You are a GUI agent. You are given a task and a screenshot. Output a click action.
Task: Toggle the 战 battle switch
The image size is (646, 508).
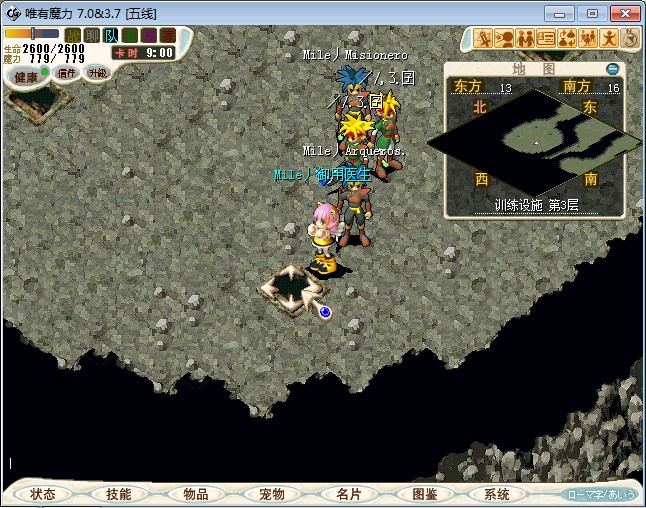(x=73, y=35)
